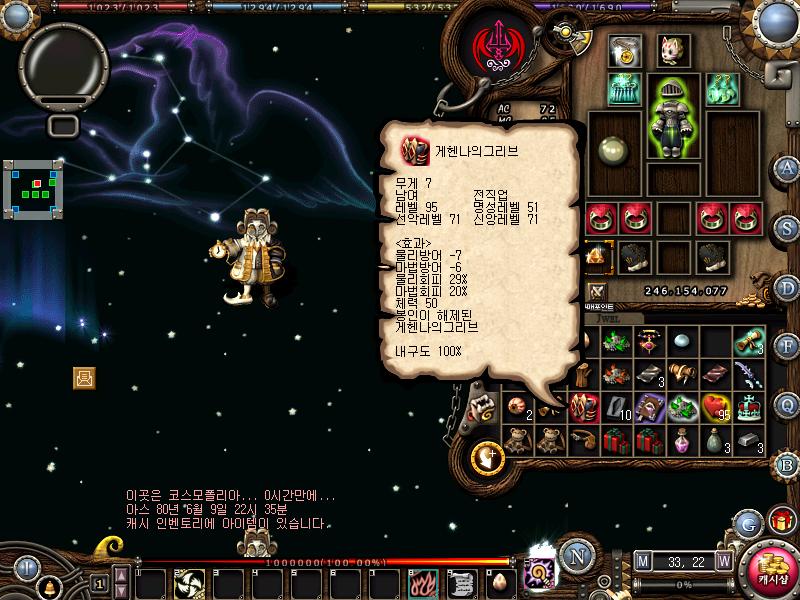Click the W button beside the coordinates

click(x=723, y=561)
